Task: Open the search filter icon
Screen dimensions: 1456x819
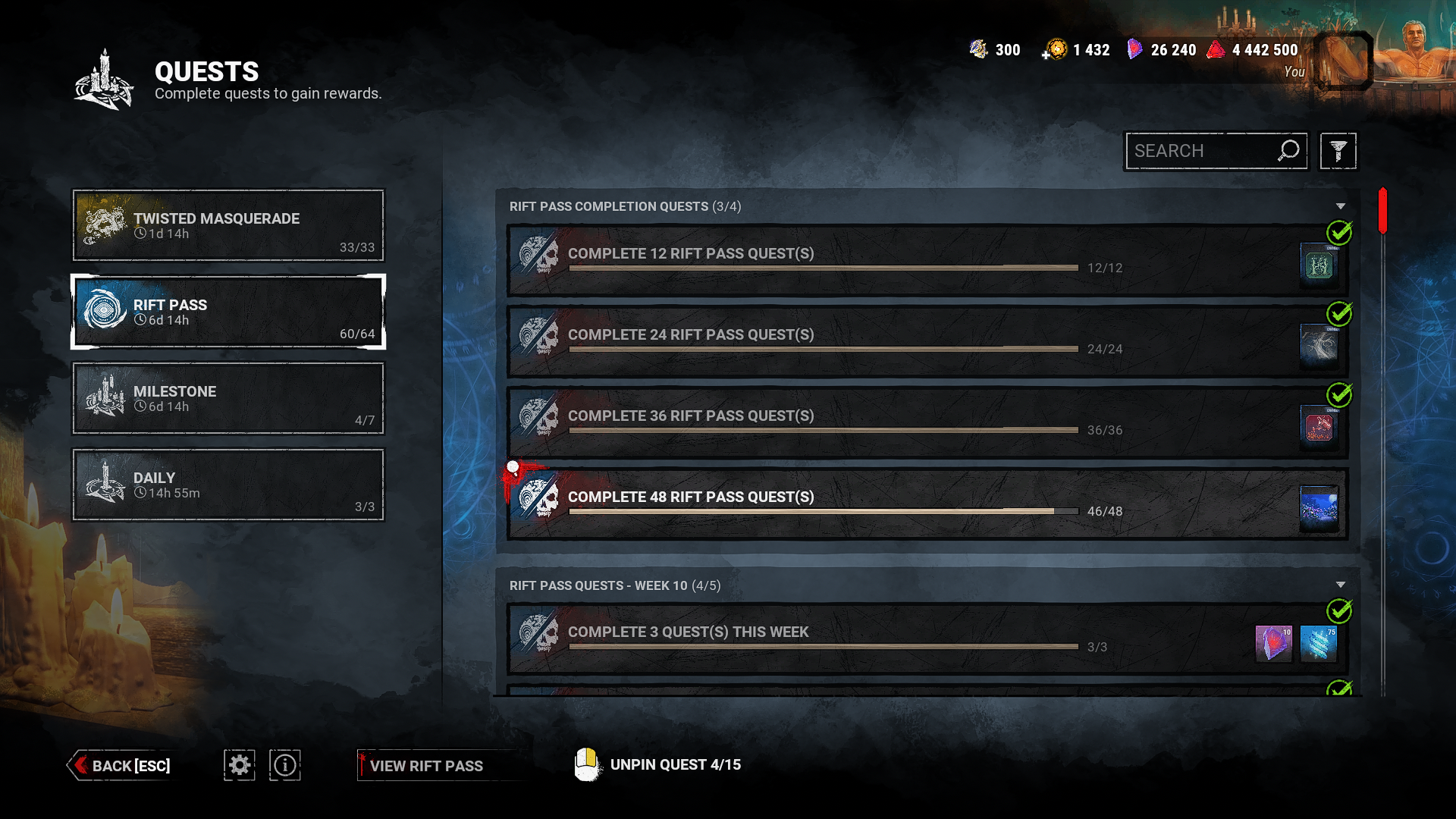Action: click(1338, 150)
